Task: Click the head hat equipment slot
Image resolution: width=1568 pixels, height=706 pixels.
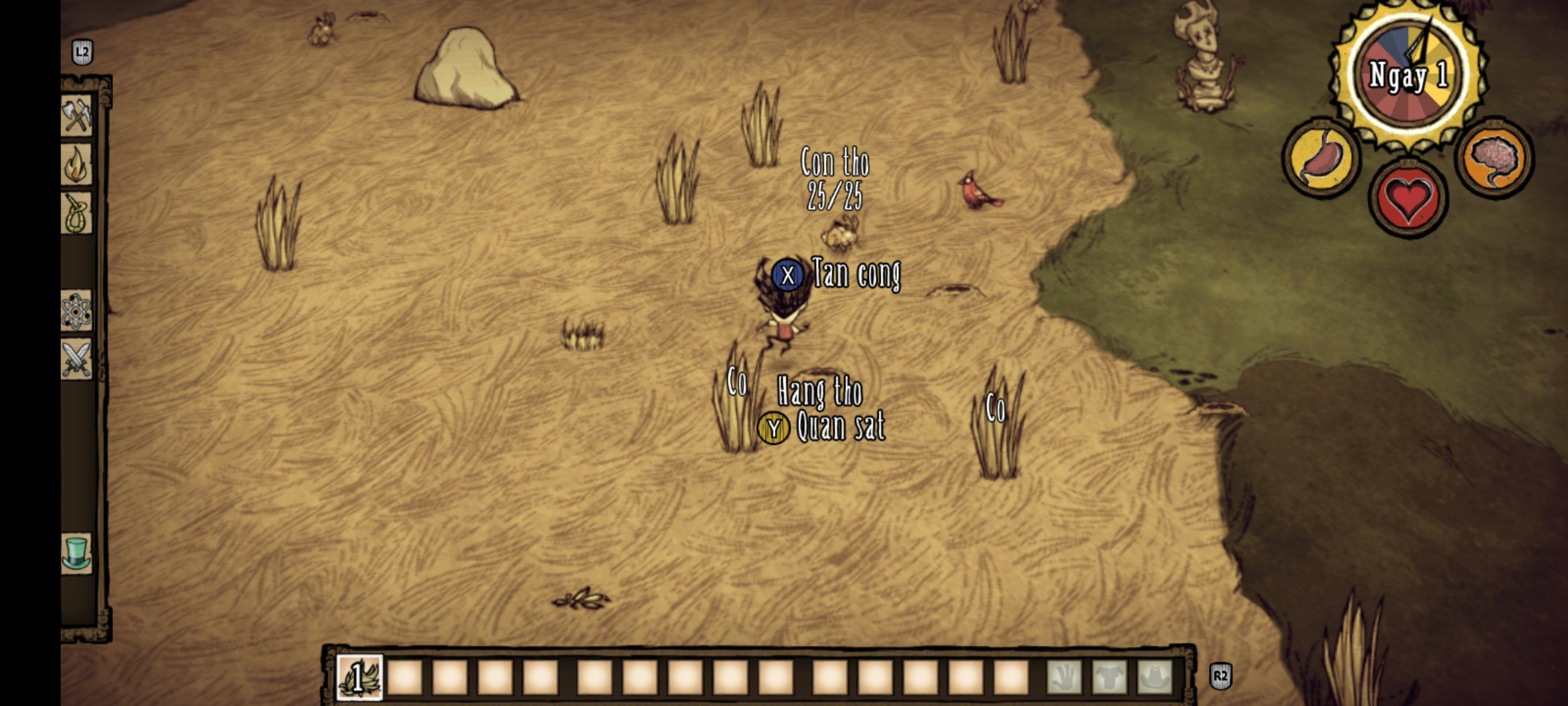Action: (1155, 677)
